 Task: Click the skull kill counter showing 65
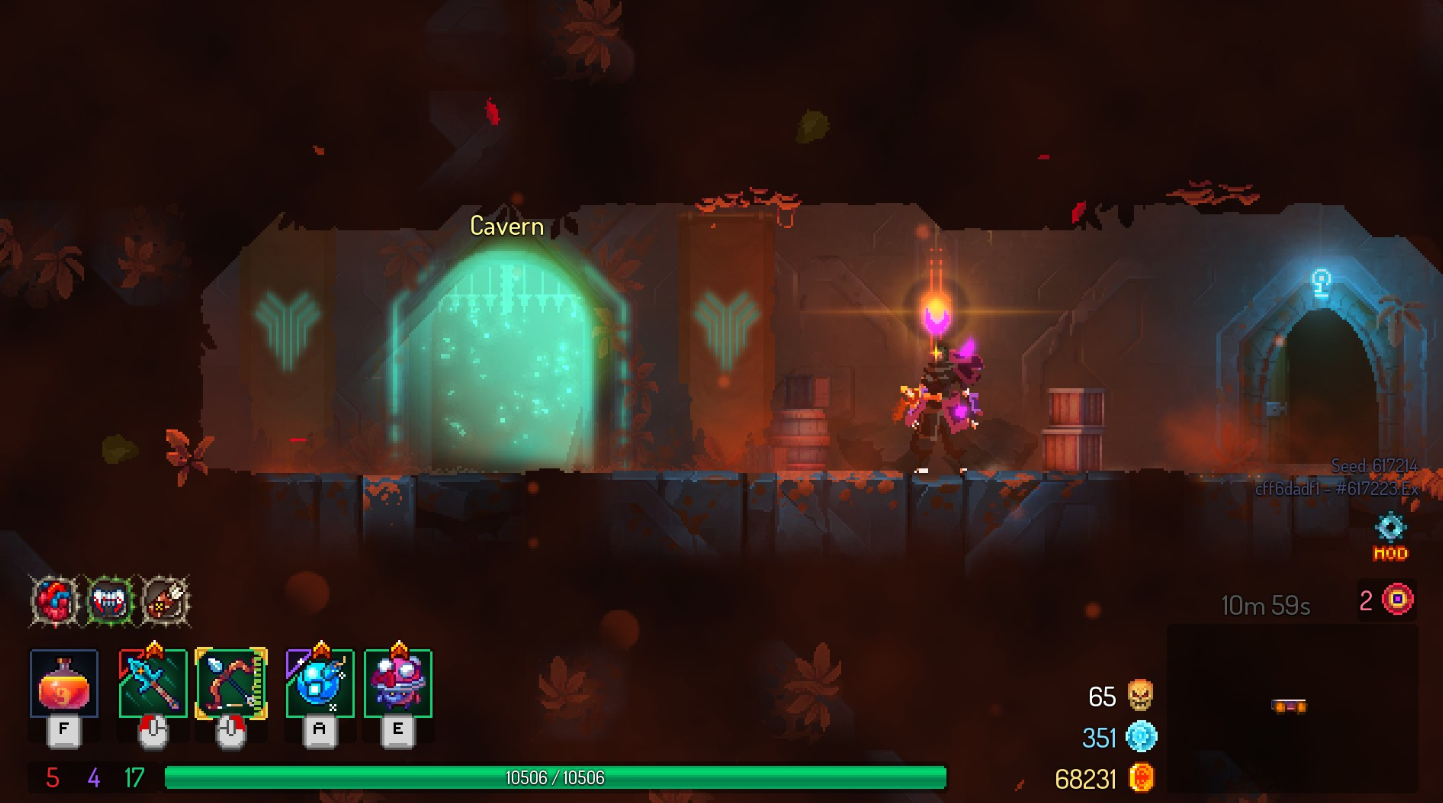click(1117, 697)
